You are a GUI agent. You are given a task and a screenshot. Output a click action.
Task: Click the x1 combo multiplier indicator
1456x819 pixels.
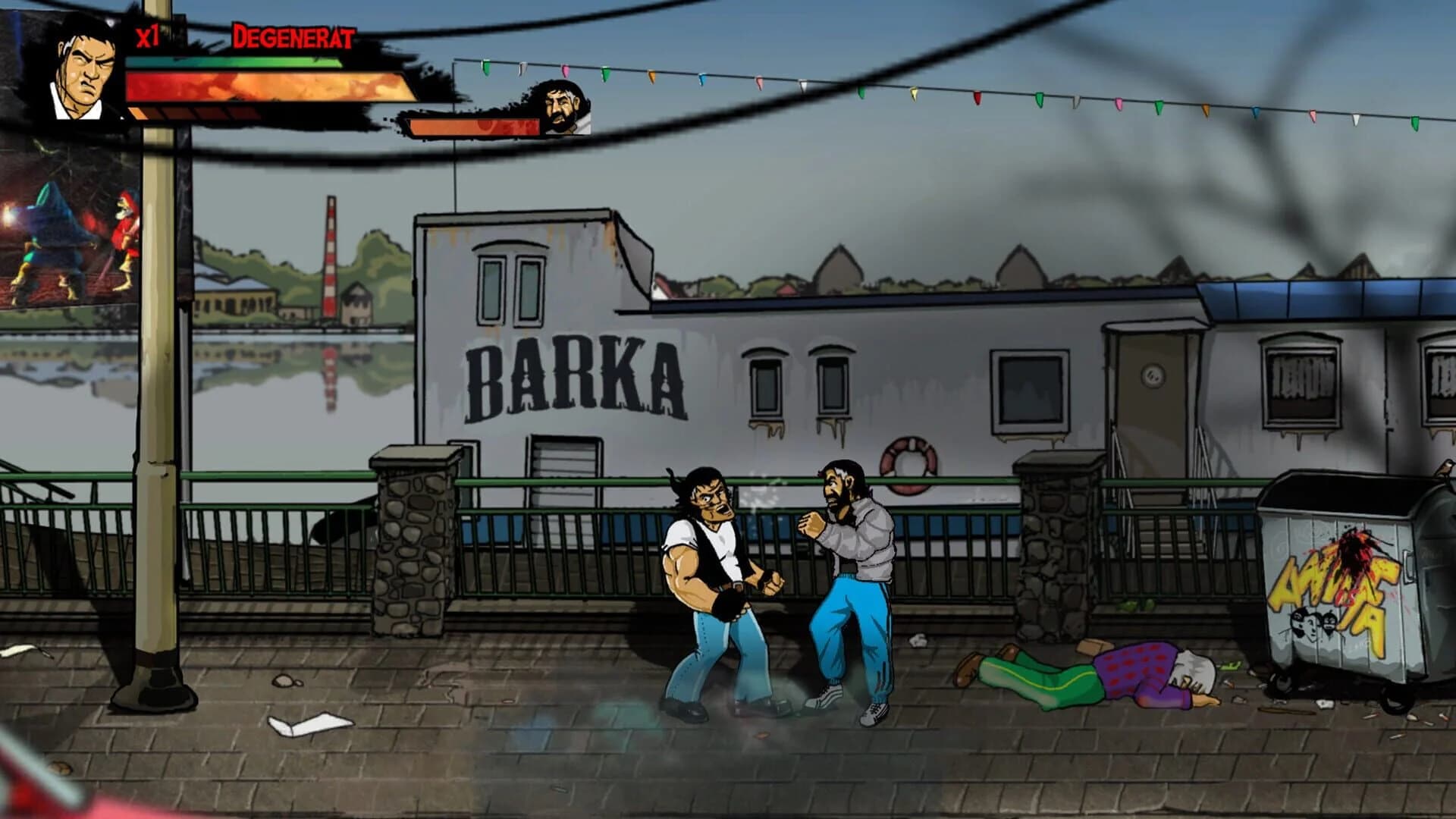146,34
